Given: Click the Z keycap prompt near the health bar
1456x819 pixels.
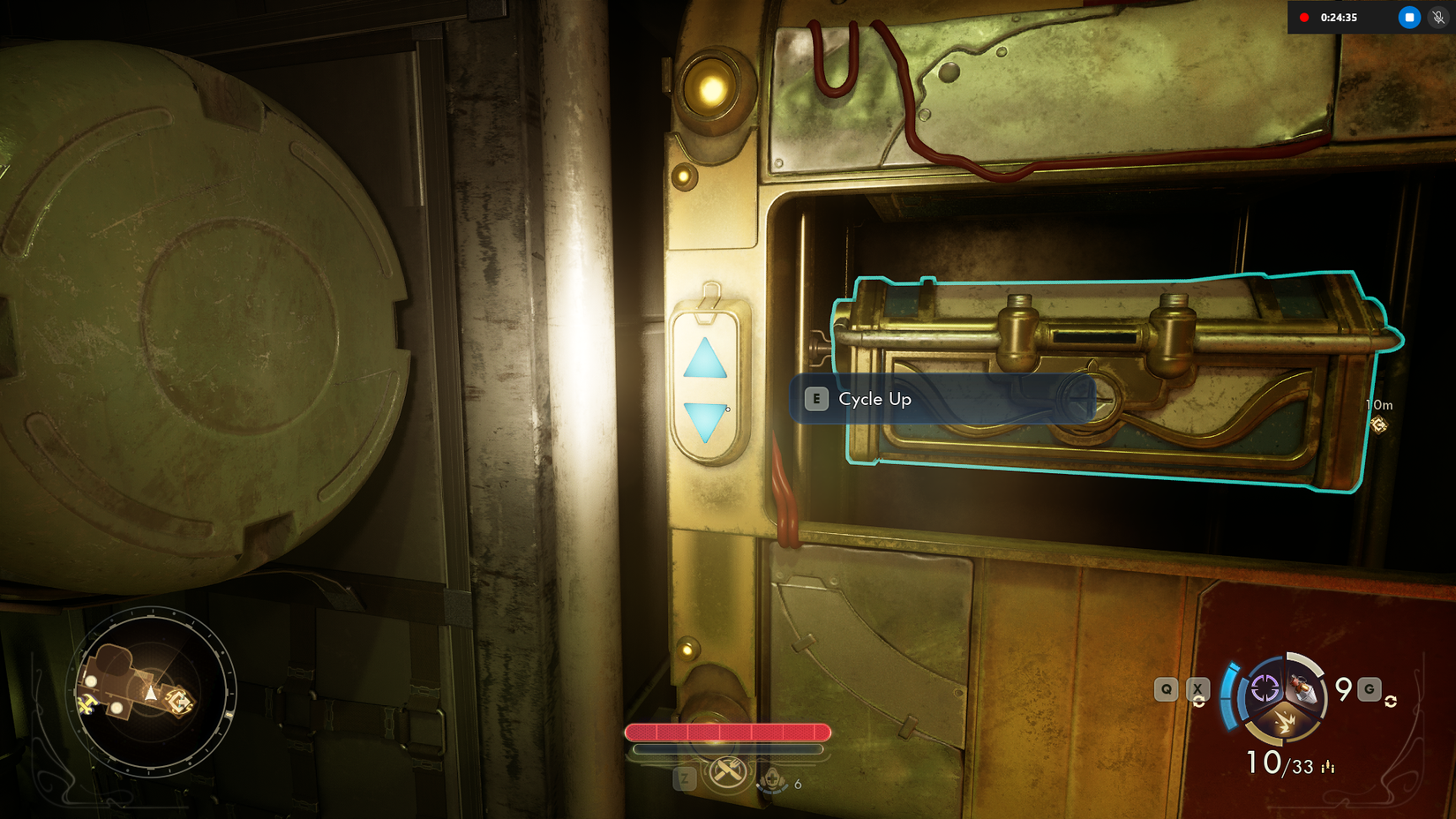Looking at the screenshot, I should (685, 778).
